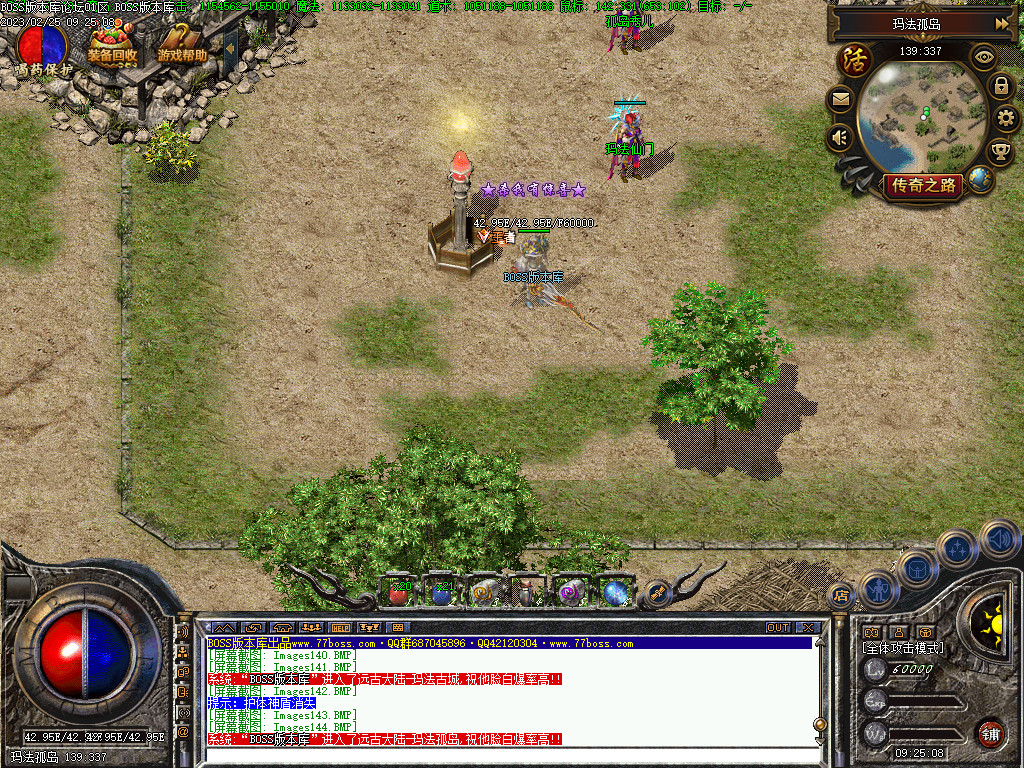
Task: Click the padlock icon by the minimap
Action: pyautogui.click(x=1001, y=86)
